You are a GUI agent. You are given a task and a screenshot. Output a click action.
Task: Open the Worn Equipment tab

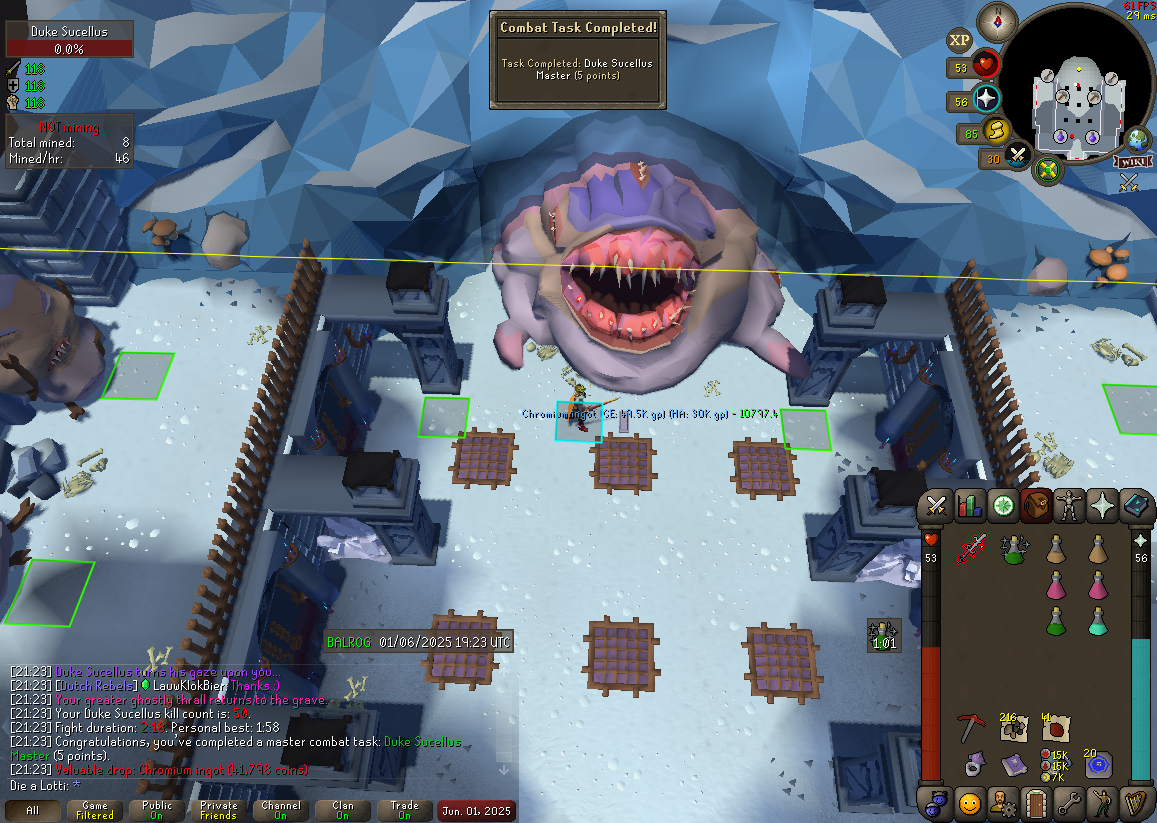[1071, 507]
